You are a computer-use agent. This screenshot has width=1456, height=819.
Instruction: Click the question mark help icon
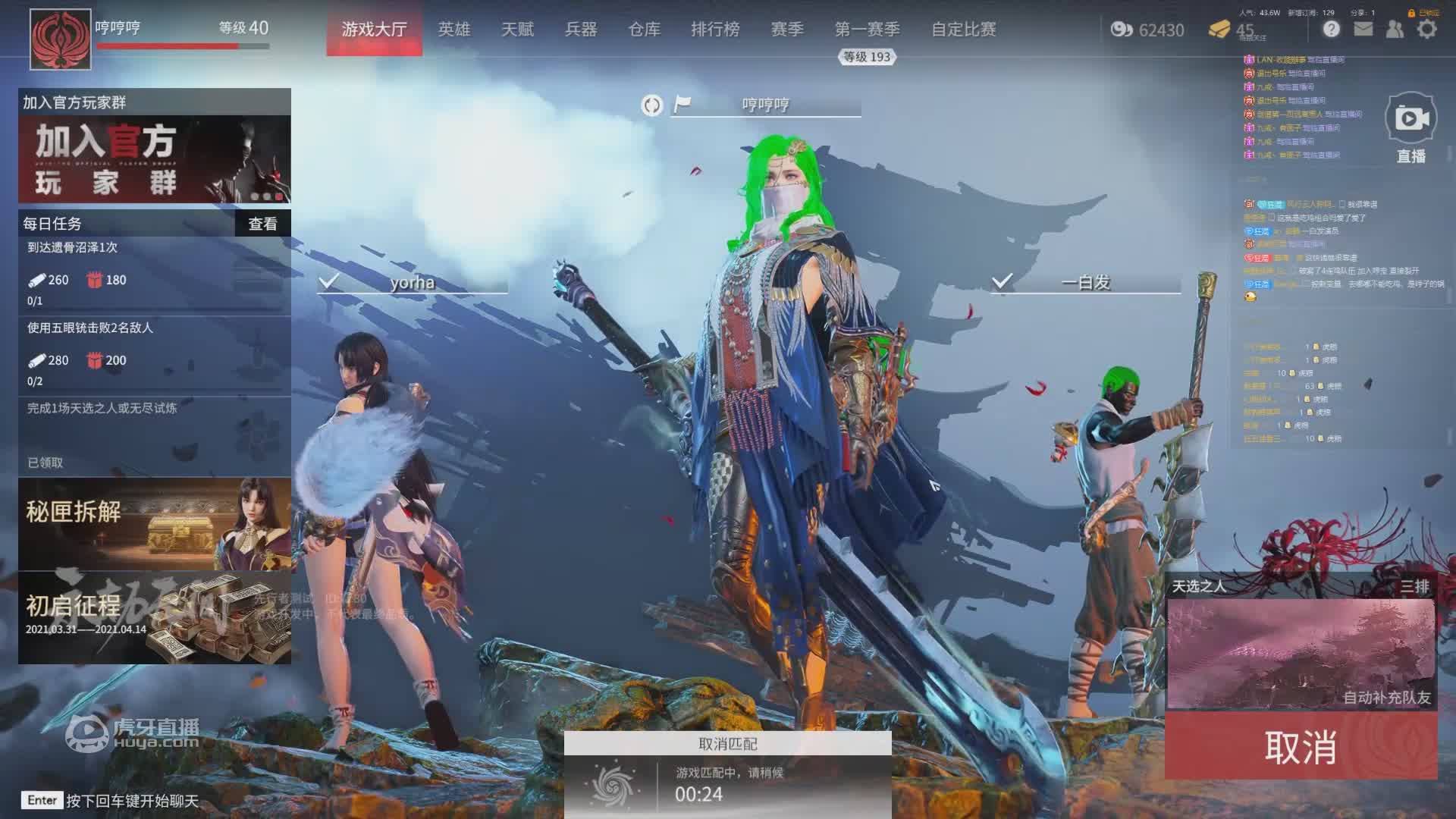point(1332,30)
